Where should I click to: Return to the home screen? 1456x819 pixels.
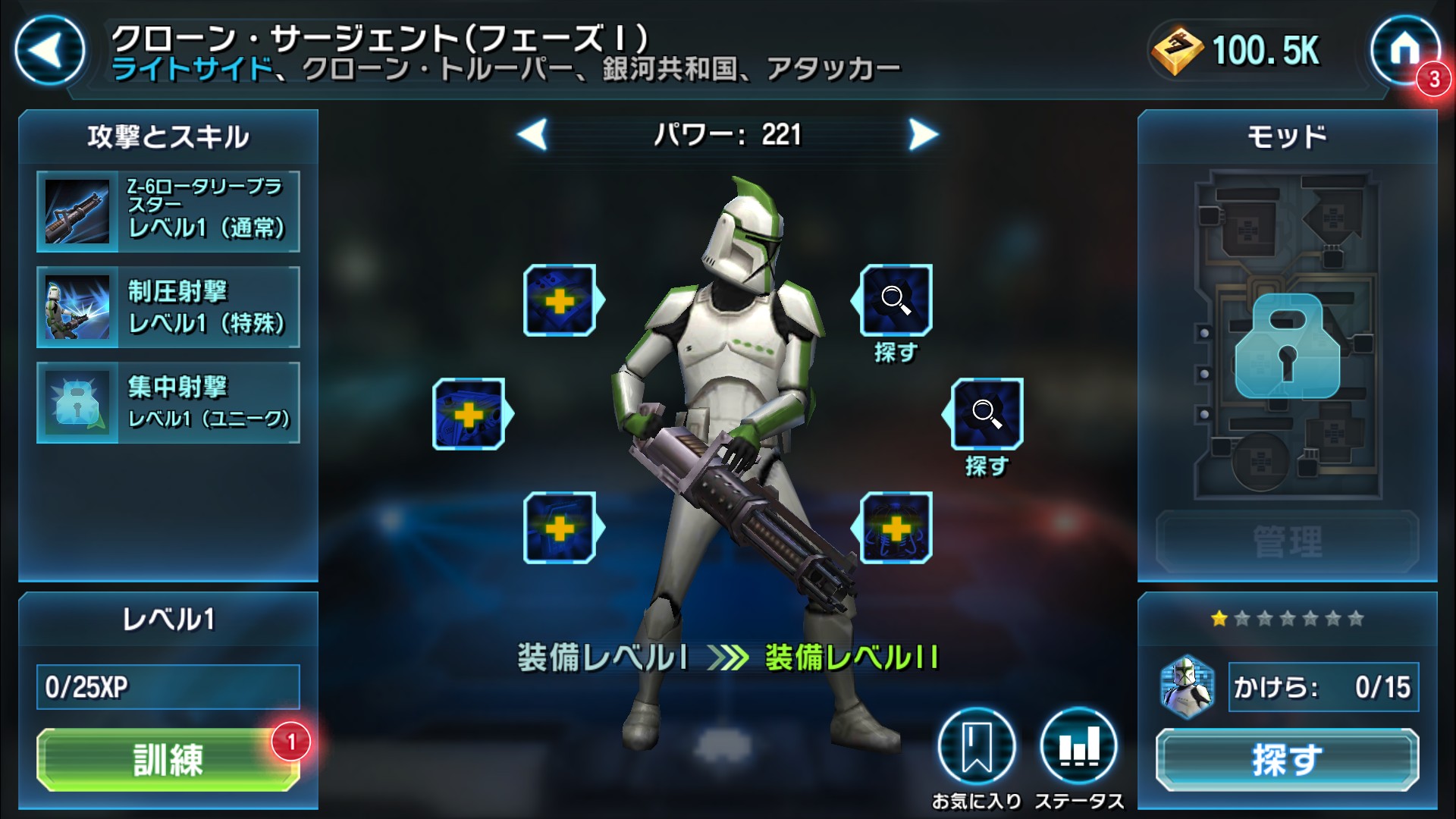(x=1404, y=51)
